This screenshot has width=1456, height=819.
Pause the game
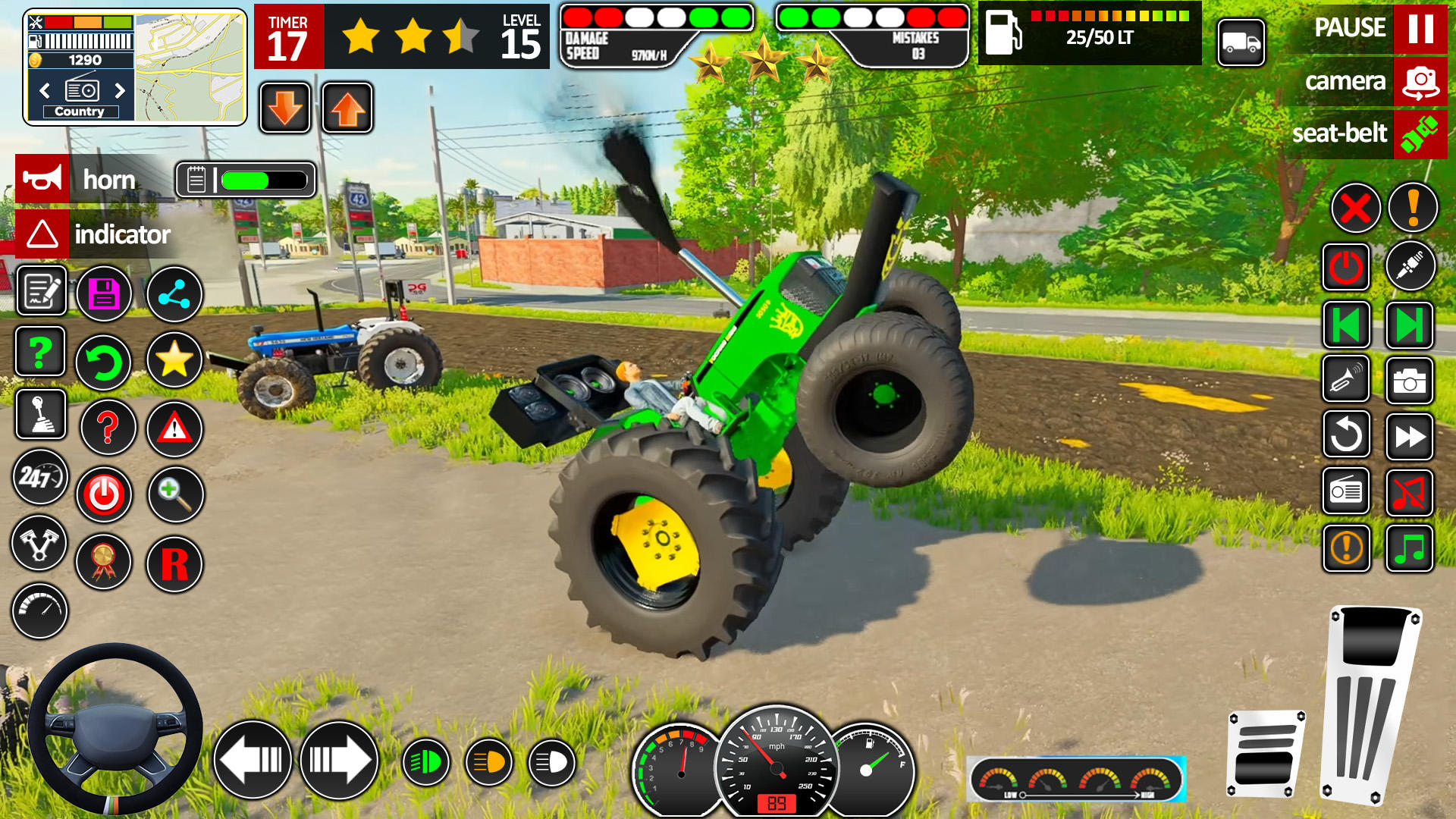click(1420, 28)
